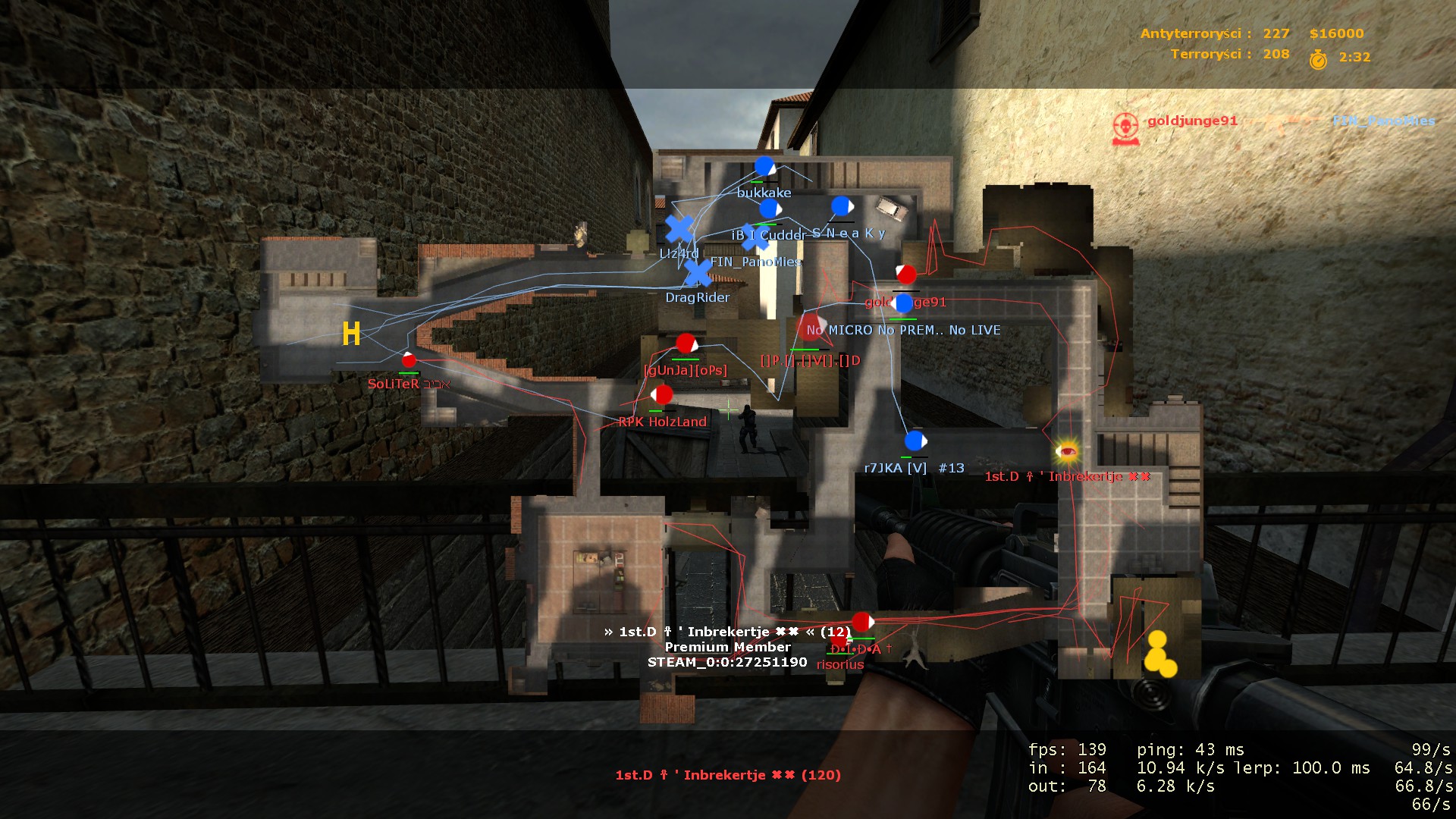Viewport: 1456px width, 819px height.
Task: Select SoLiTeR's red marker on the map
Action: (409, 360)
